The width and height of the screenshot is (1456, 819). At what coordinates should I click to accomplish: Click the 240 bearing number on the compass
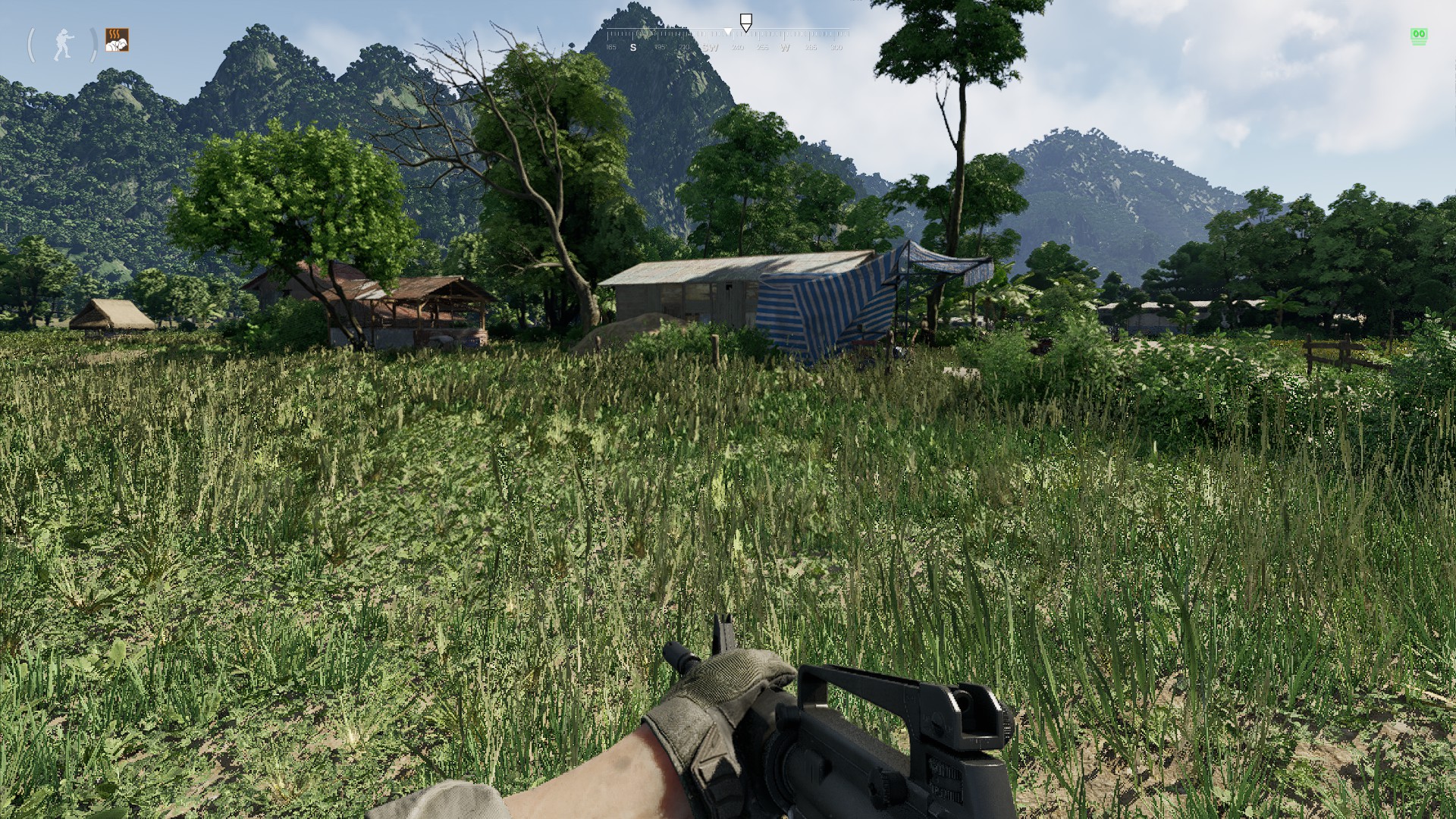[x=738, y=47]
